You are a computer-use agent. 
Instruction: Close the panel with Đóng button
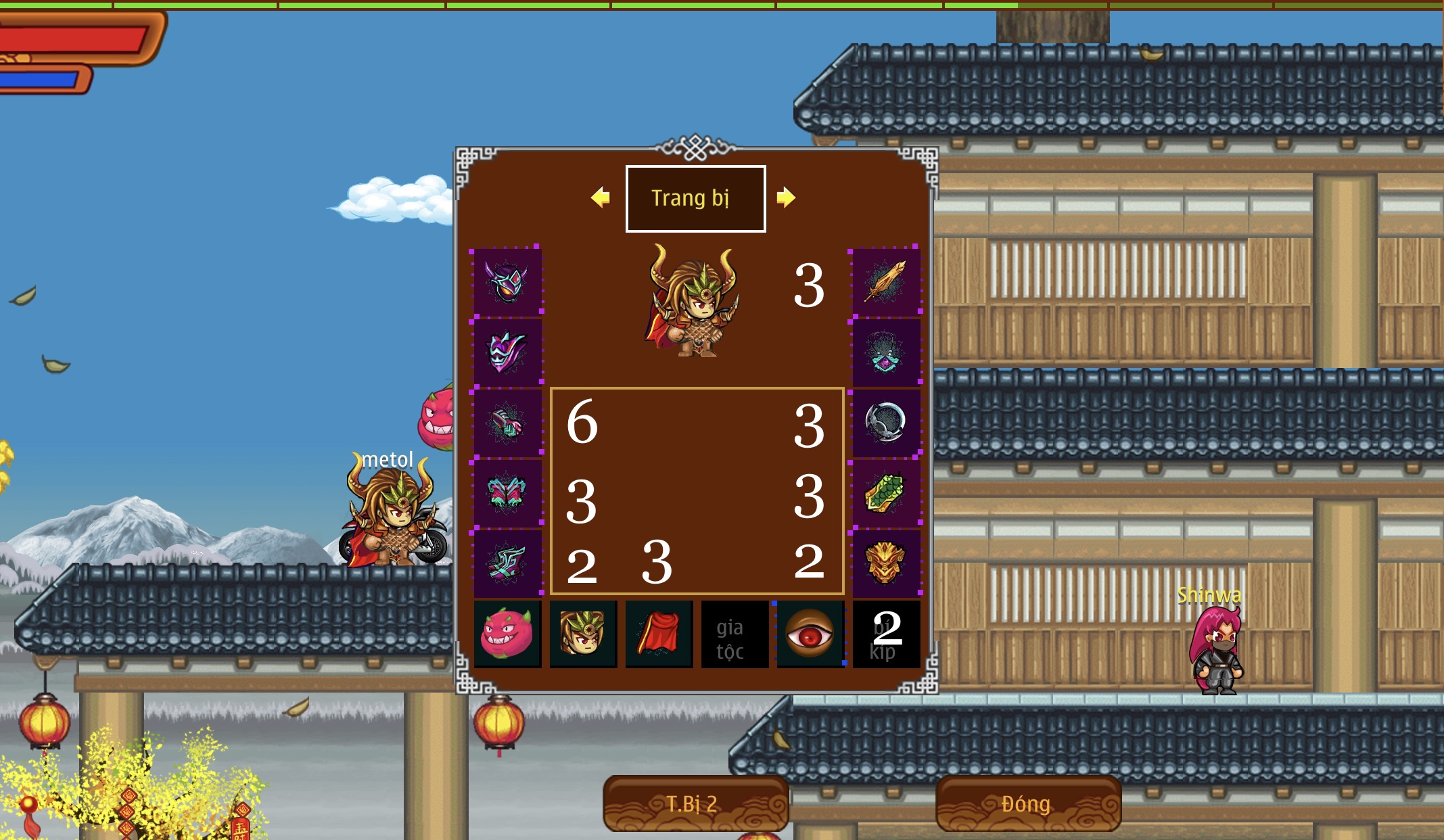(1028, 803)
